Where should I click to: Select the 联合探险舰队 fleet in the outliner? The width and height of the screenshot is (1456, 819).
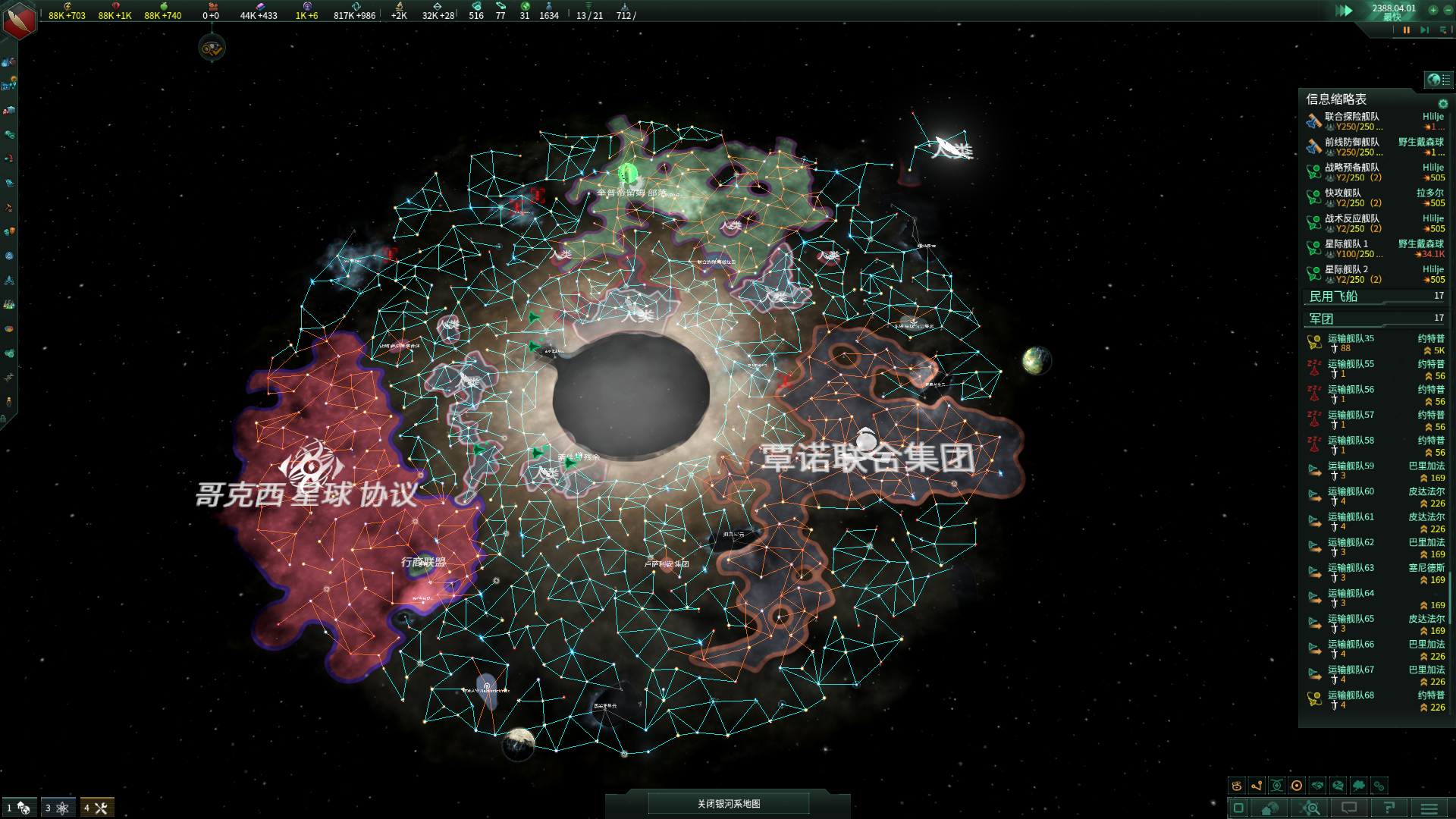pyautogui.click(x=1351, y=121)
